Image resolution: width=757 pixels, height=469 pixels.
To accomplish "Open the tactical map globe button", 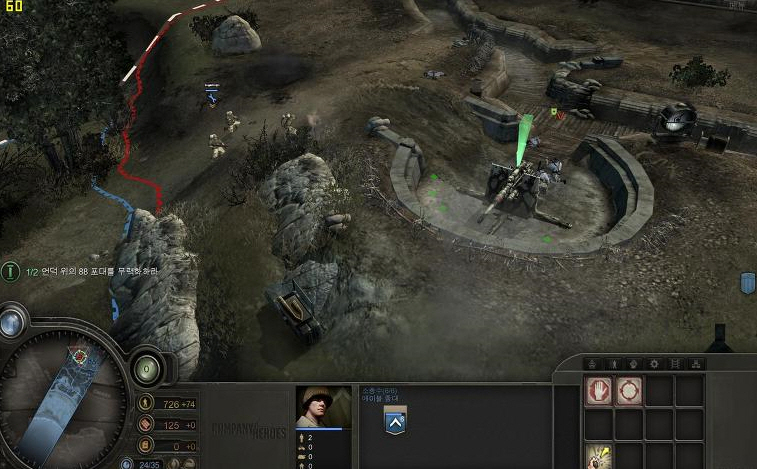I will pyautogui.click(x=11, y=322).
